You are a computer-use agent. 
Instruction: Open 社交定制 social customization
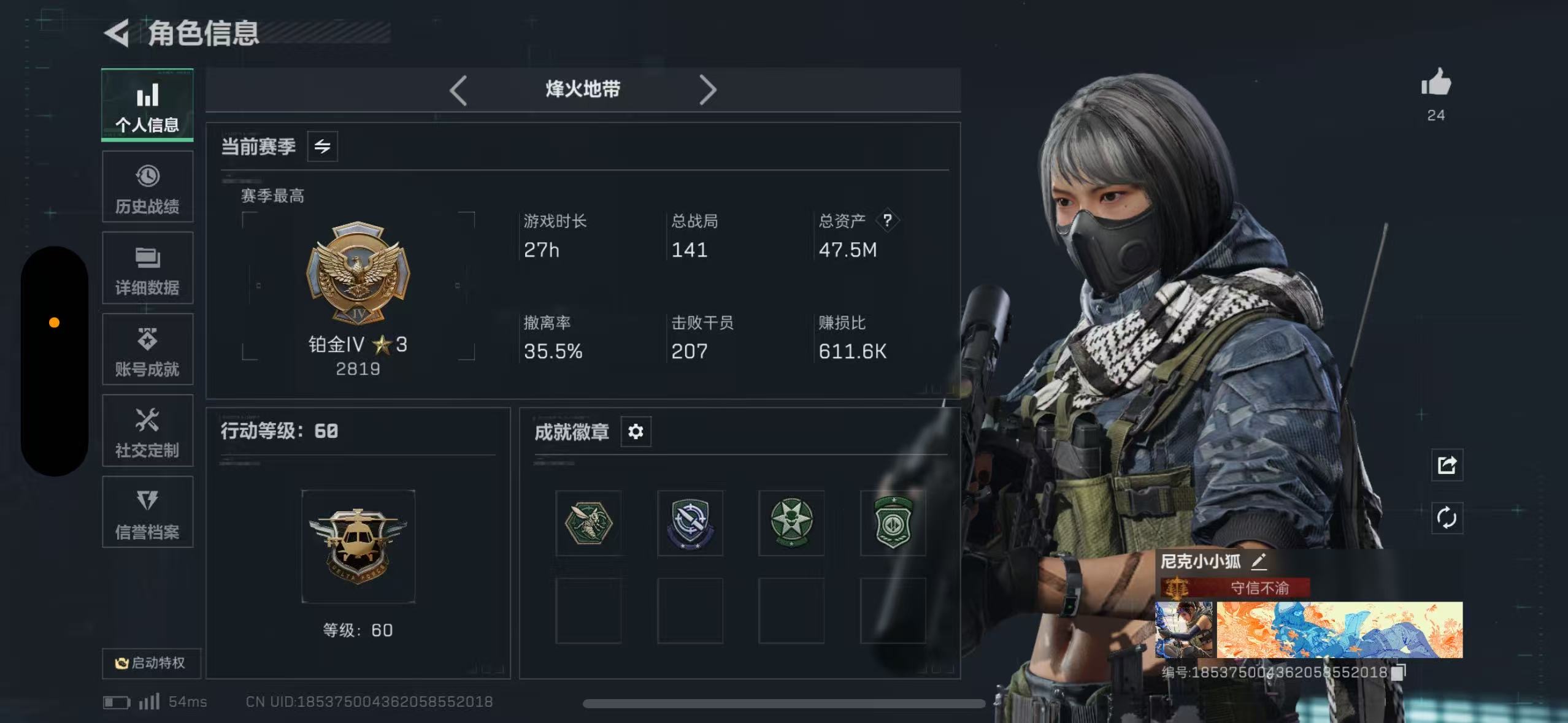(147, 431)
